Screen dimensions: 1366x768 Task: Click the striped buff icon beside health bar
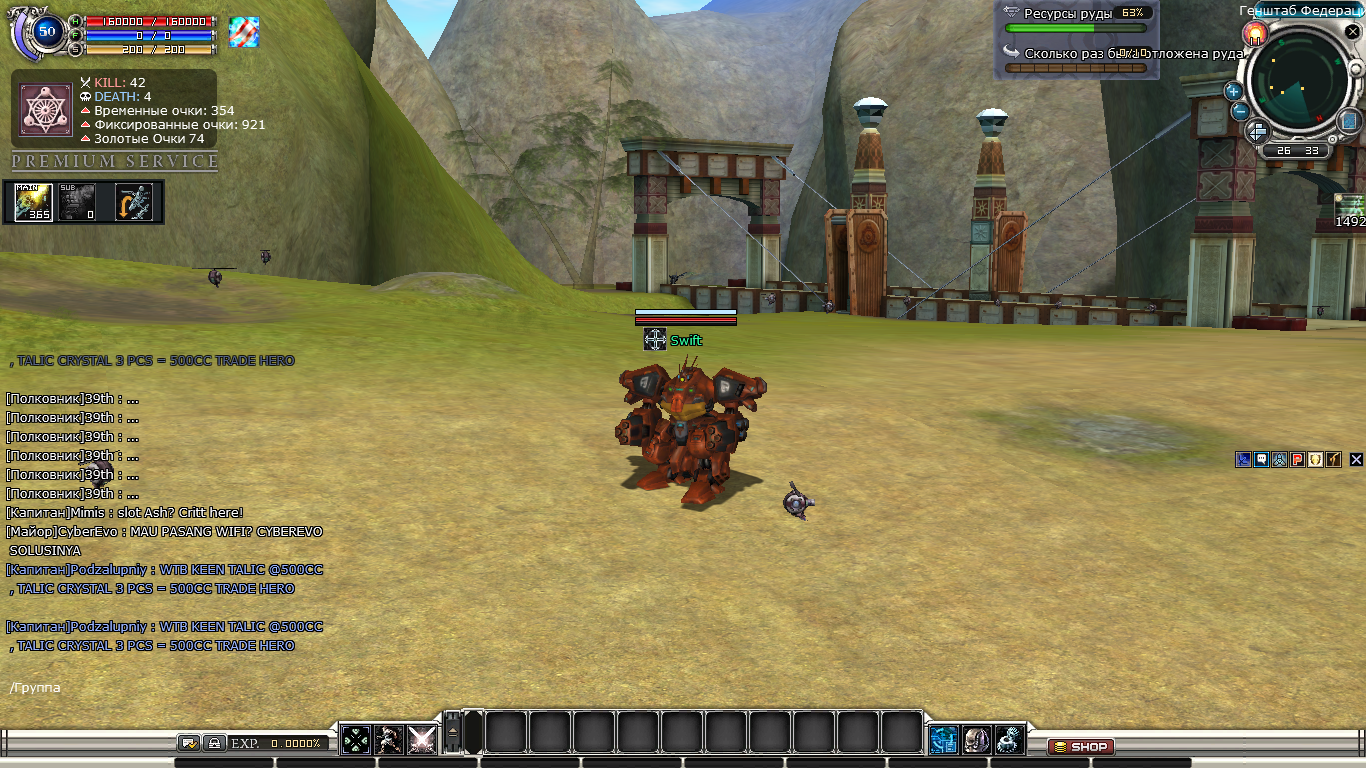(x=244, y=32)
